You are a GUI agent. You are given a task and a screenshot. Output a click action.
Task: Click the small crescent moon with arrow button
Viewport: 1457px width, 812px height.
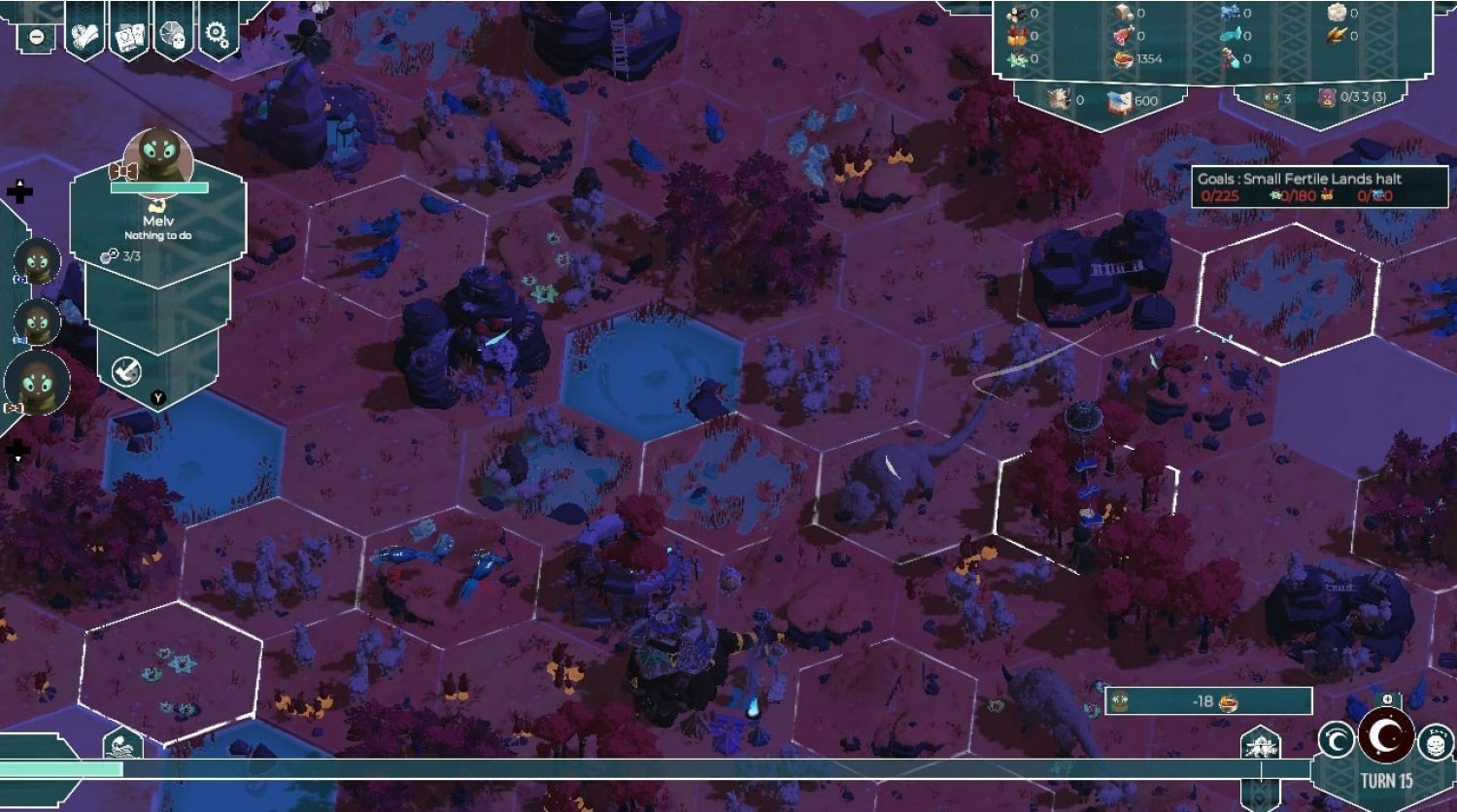[x=1337, y=742]
